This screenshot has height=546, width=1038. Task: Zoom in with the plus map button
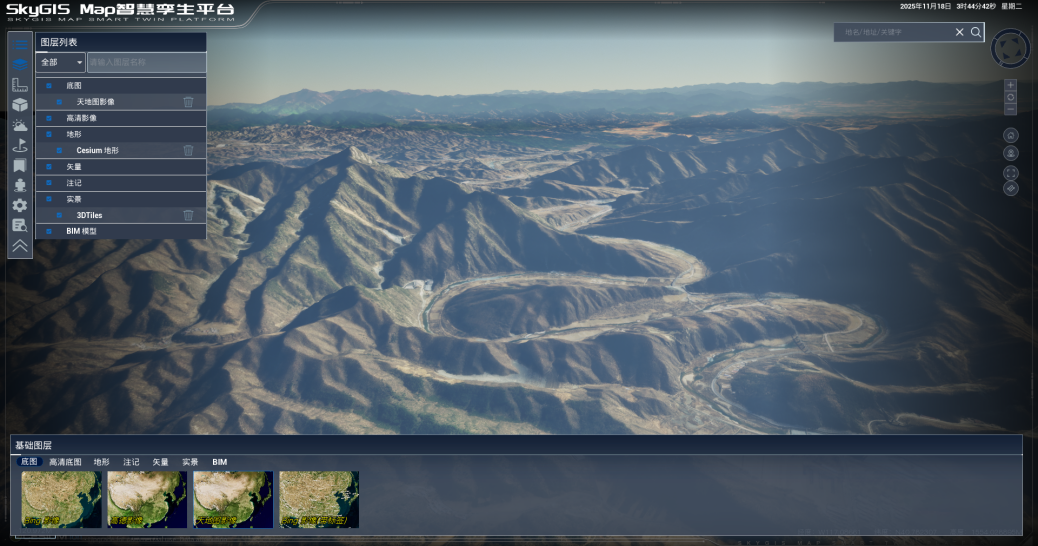point(1011,85)
